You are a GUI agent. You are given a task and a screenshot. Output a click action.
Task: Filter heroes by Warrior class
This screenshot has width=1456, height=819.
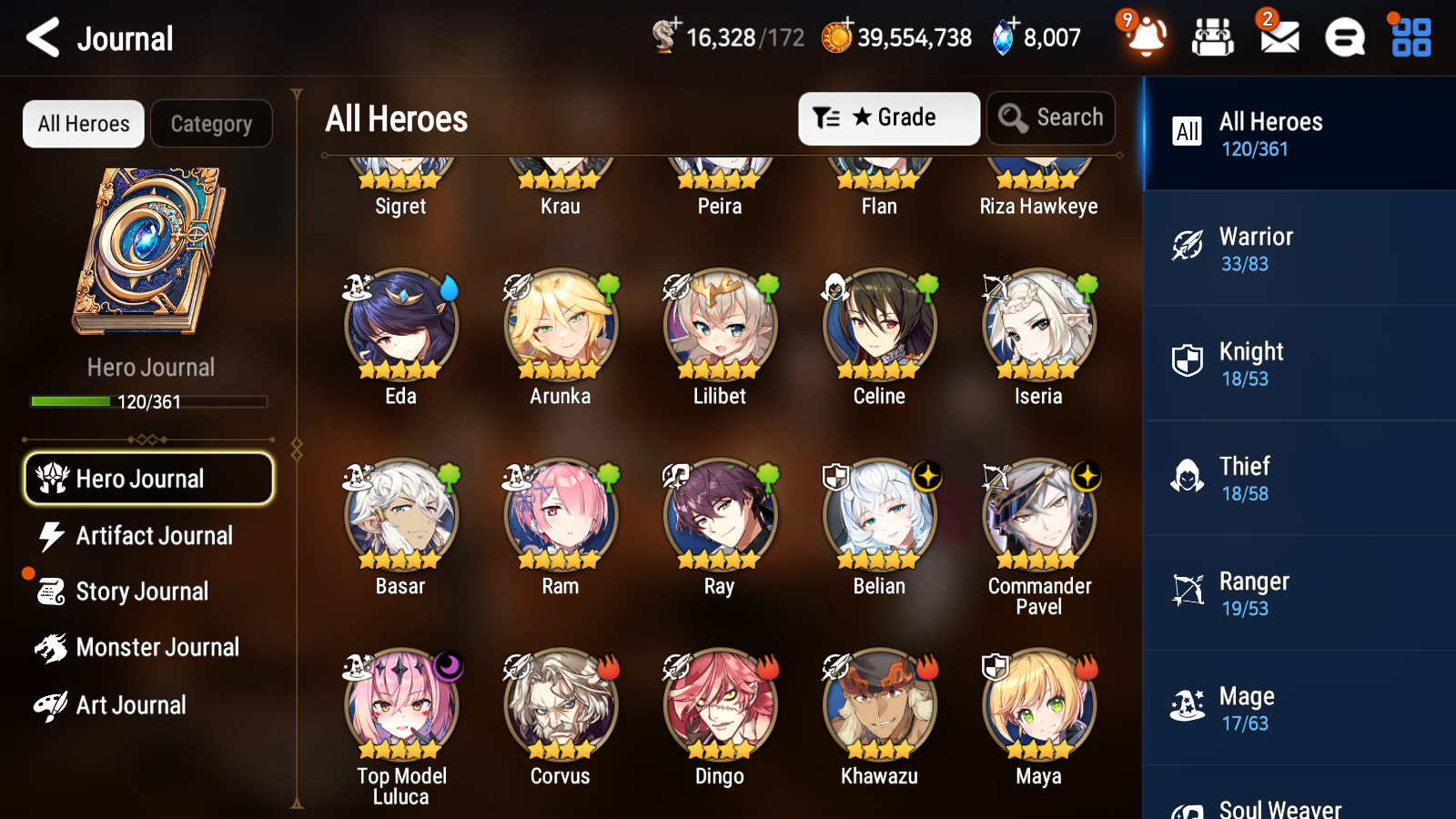(x=1292, y=249)
